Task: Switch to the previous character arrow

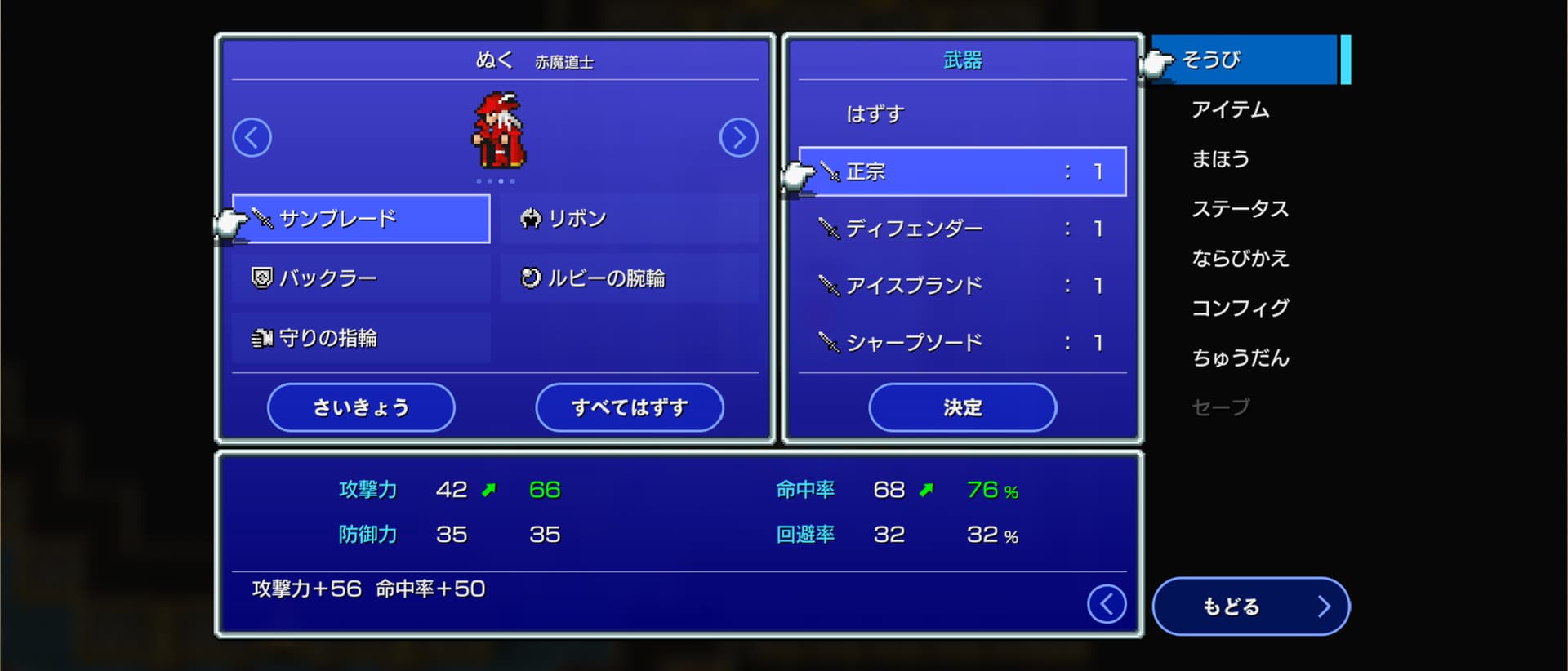Action: [252, 137]
